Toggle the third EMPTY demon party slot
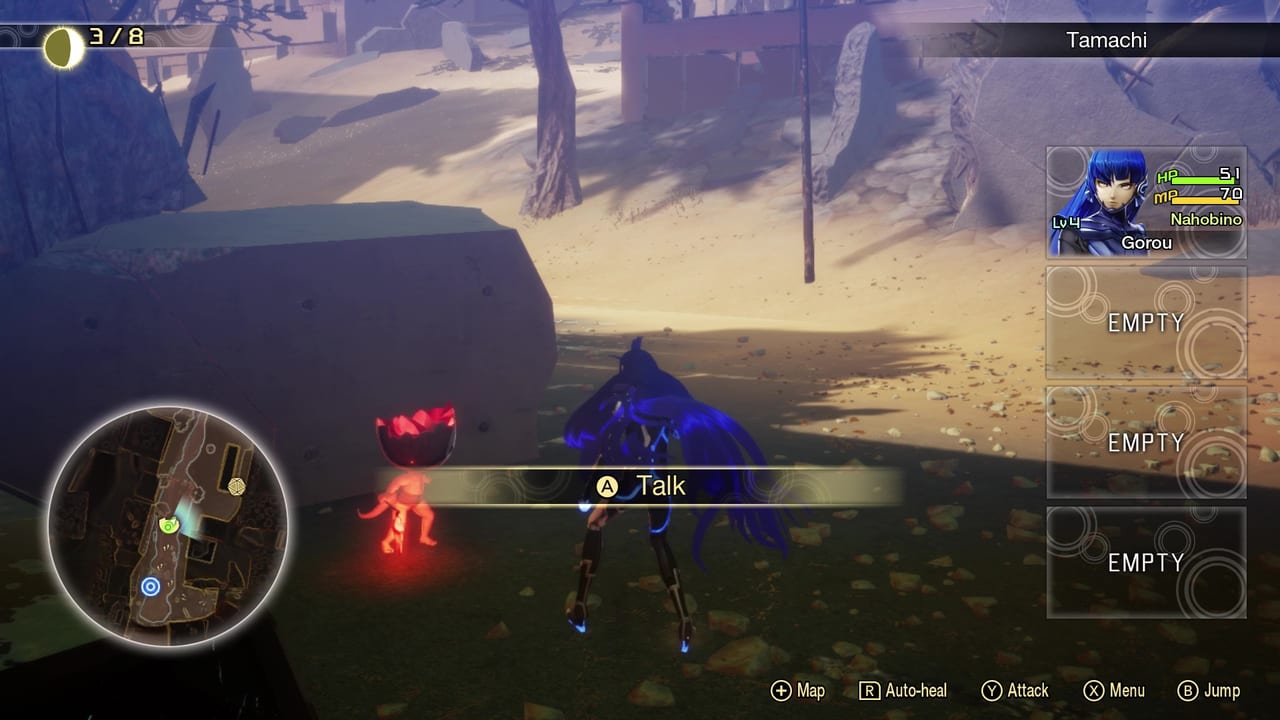1280x720 pixels. click(1146, 562)
